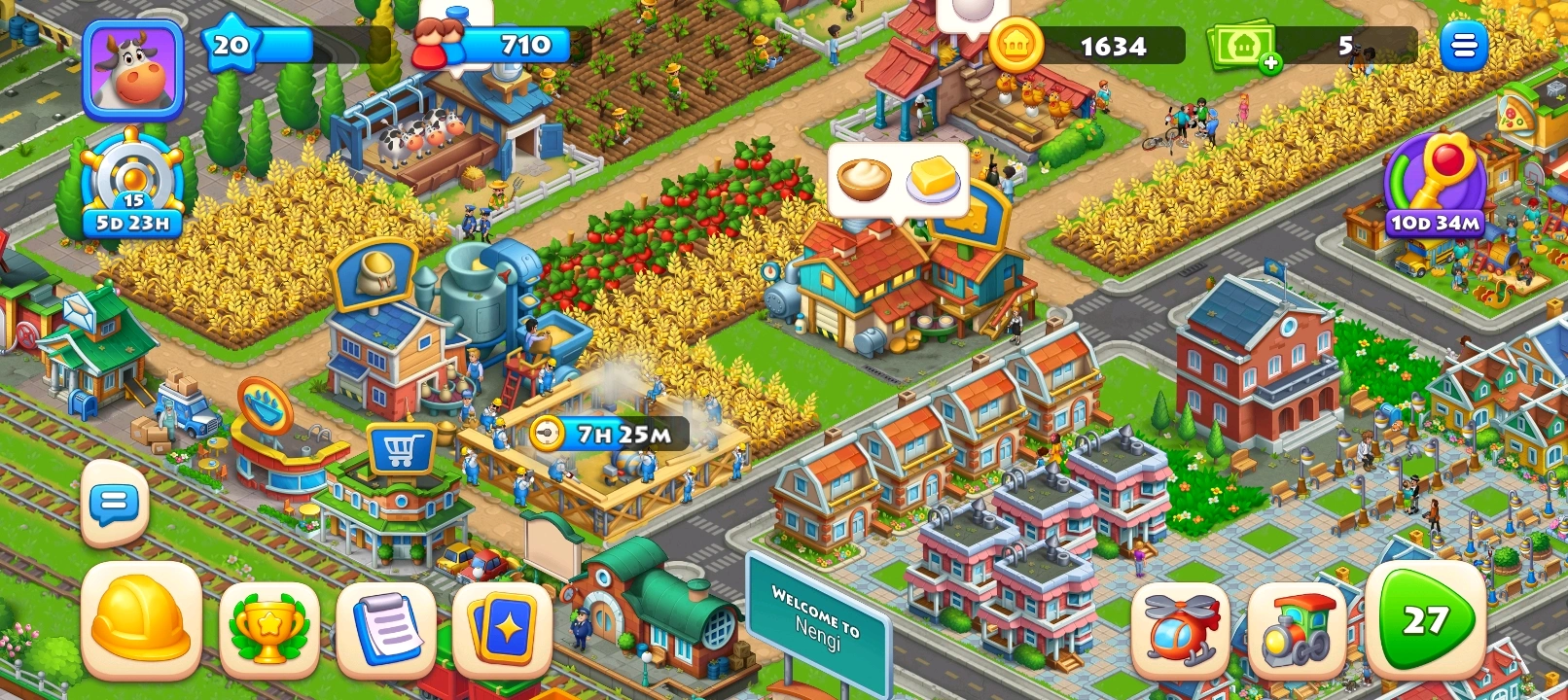Open the cow avatar profile

click(x=133, y=70)
